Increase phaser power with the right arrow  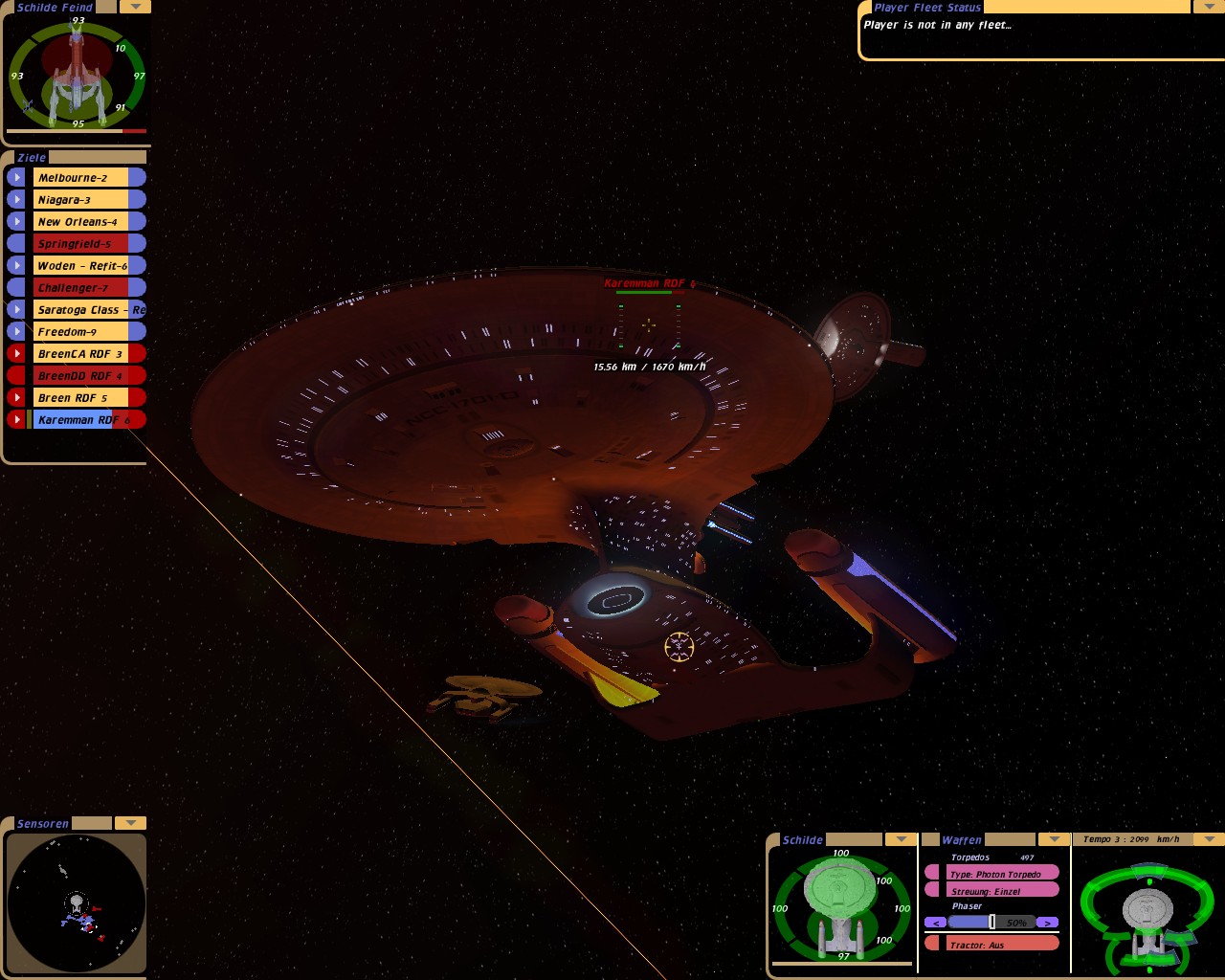[x=1048, y=923]
